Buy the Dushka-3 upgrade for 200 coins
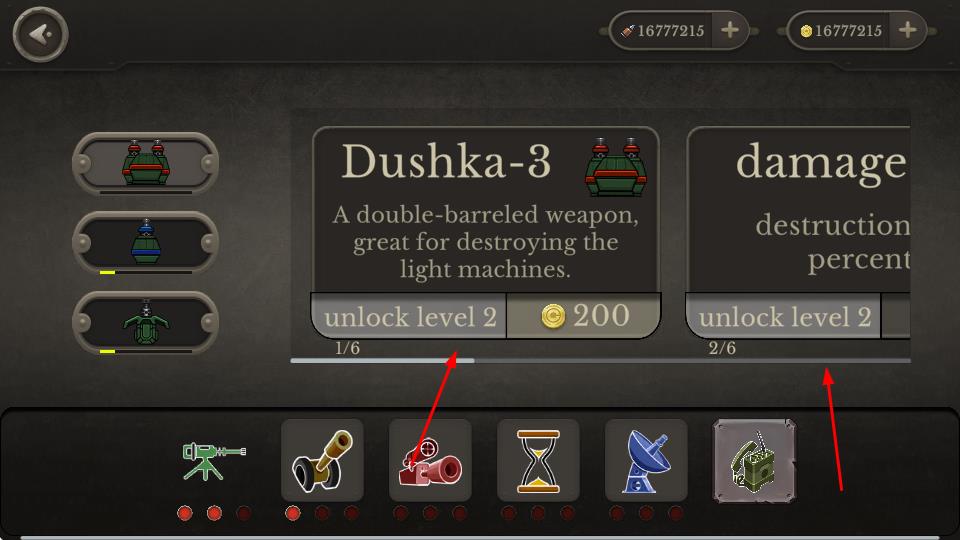This screenshot has height=540, width=960. pyautogui.click(x=584, y=317)
